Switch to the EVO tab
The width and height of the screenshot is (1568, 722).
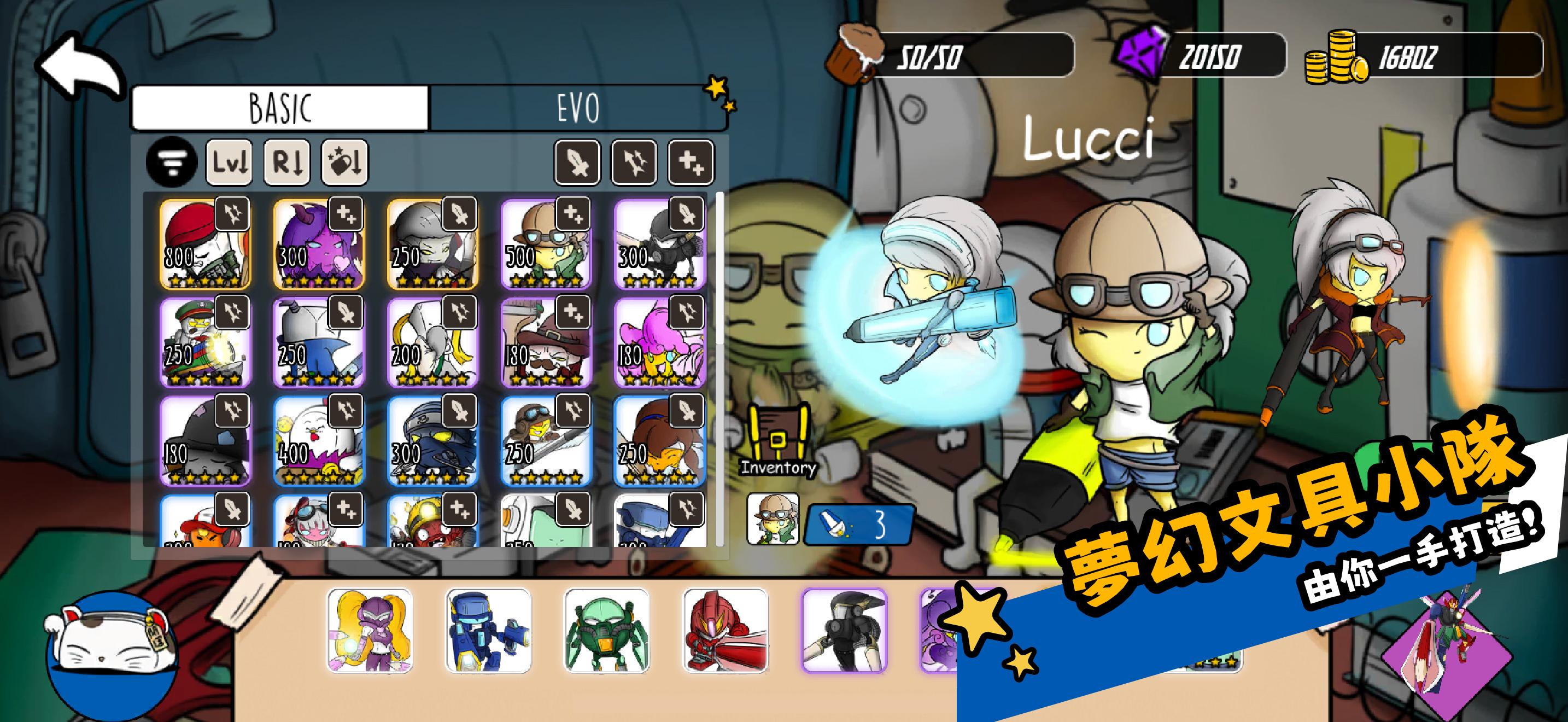click(x=577, y=108)
